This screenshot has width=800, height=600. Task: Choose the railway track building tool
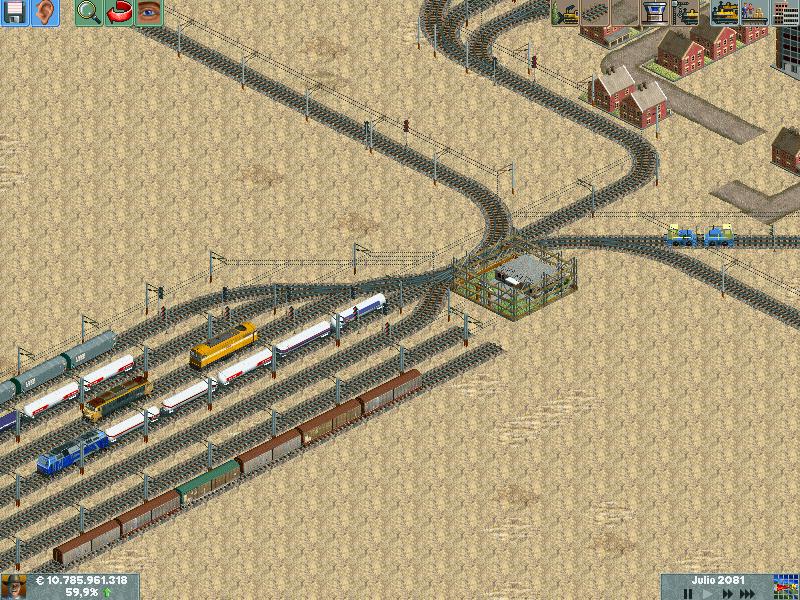tap(596, 13)
